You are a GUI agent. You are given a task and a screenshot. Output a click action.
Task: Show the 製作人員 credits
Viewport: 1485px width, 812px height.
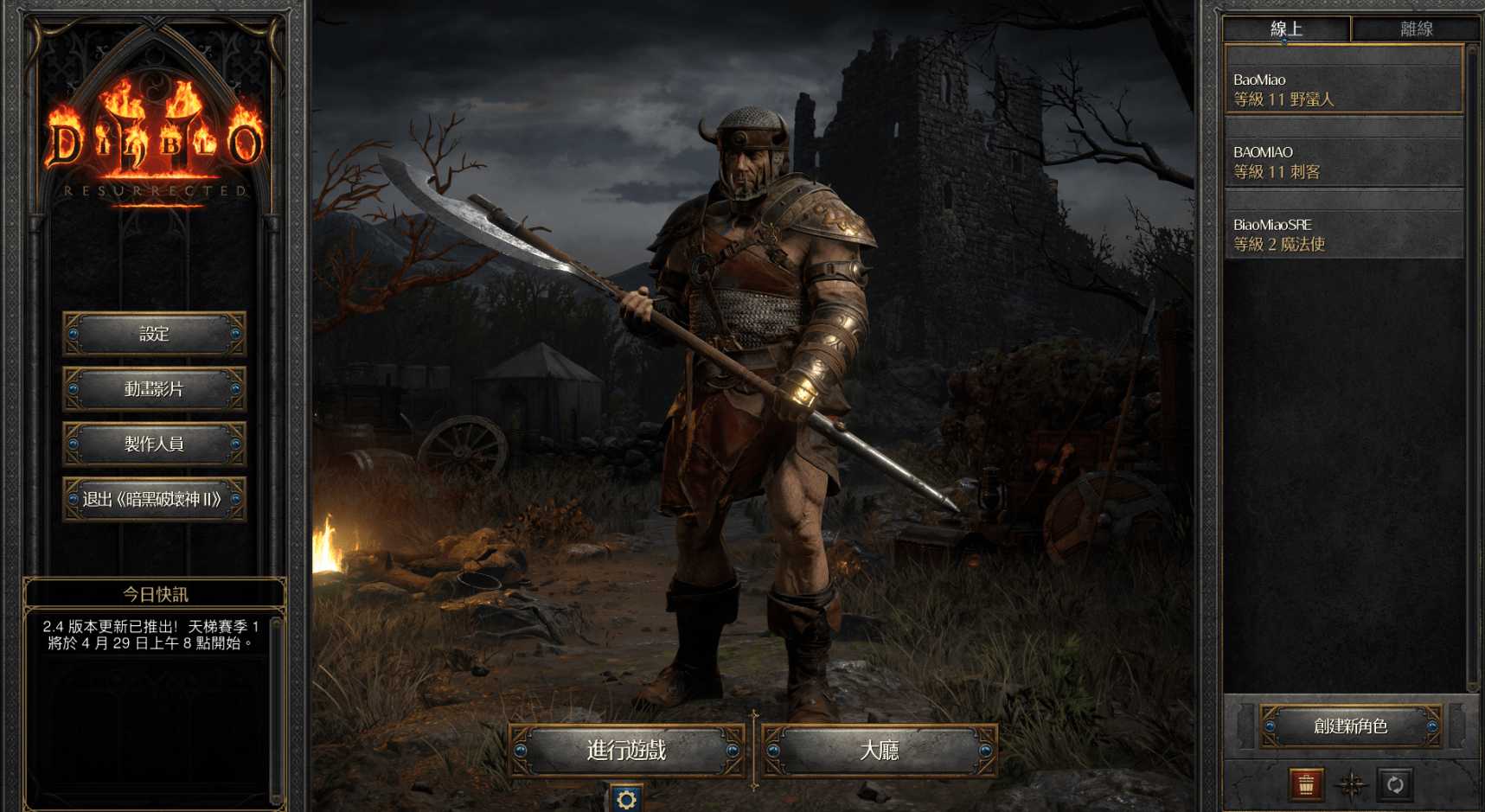click(x=154, y=444)
